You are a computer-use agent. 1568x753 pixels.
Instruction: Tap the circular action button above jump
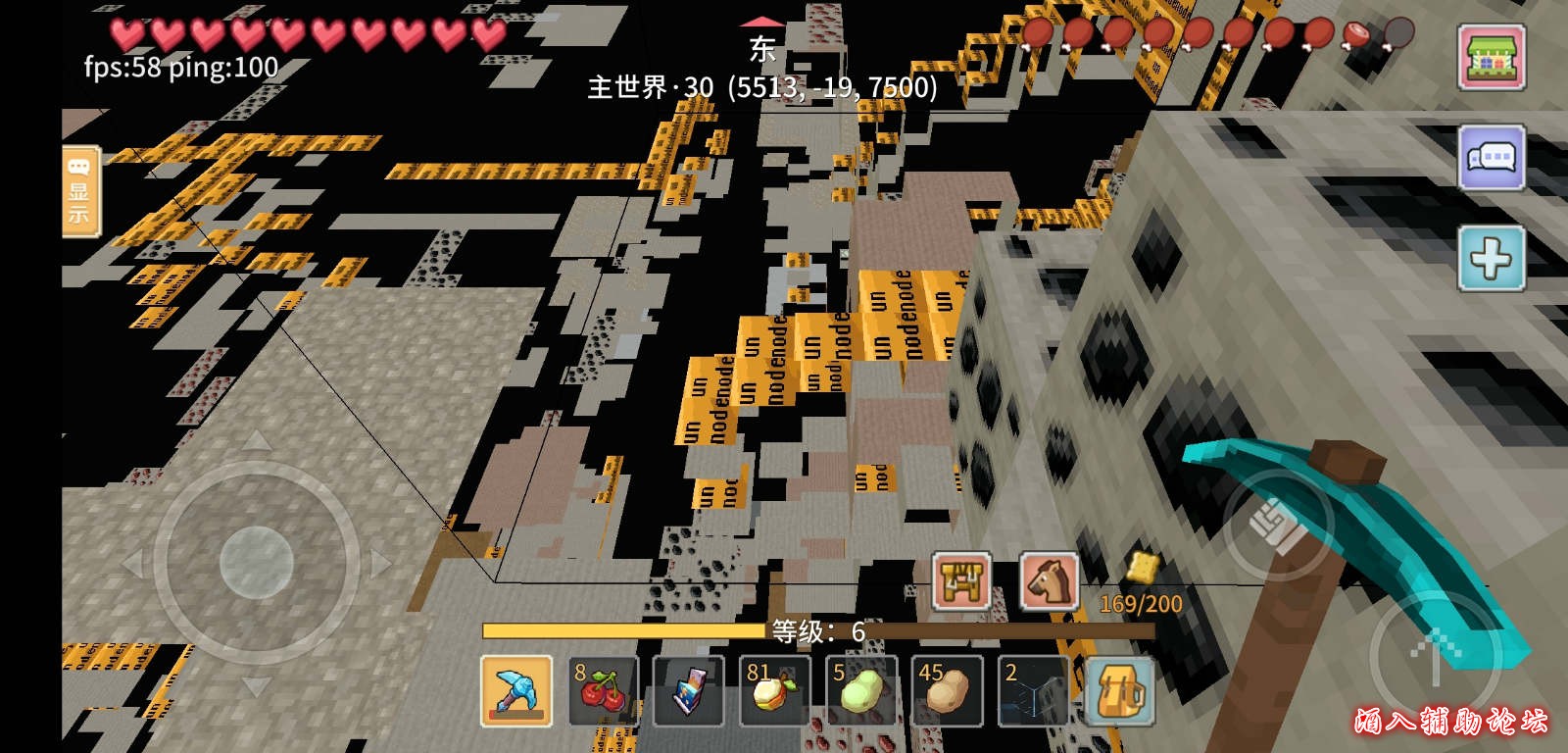pos(1278,524)
